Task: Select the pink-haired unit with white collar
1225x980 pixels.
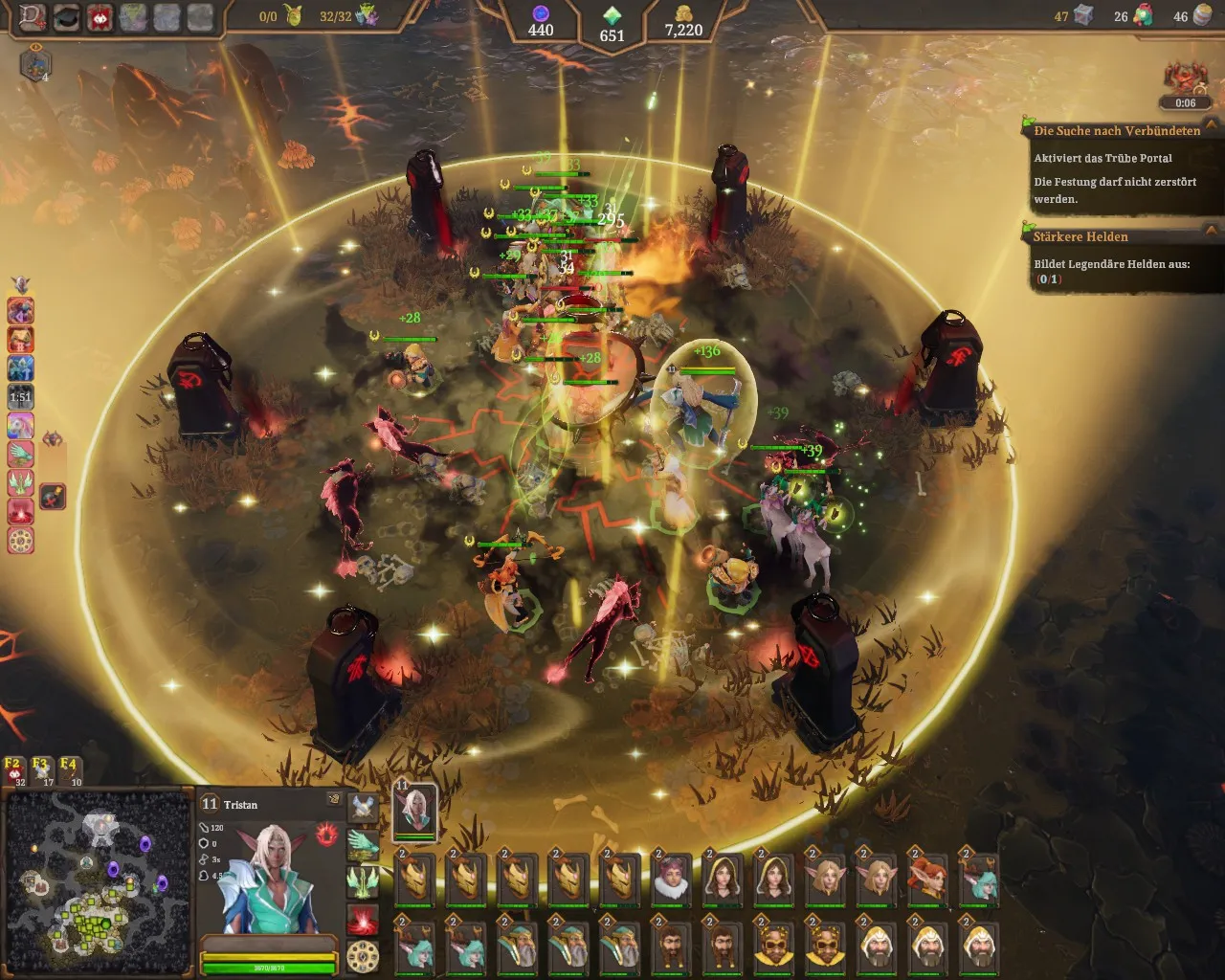Action: click(x=671, y=878)
